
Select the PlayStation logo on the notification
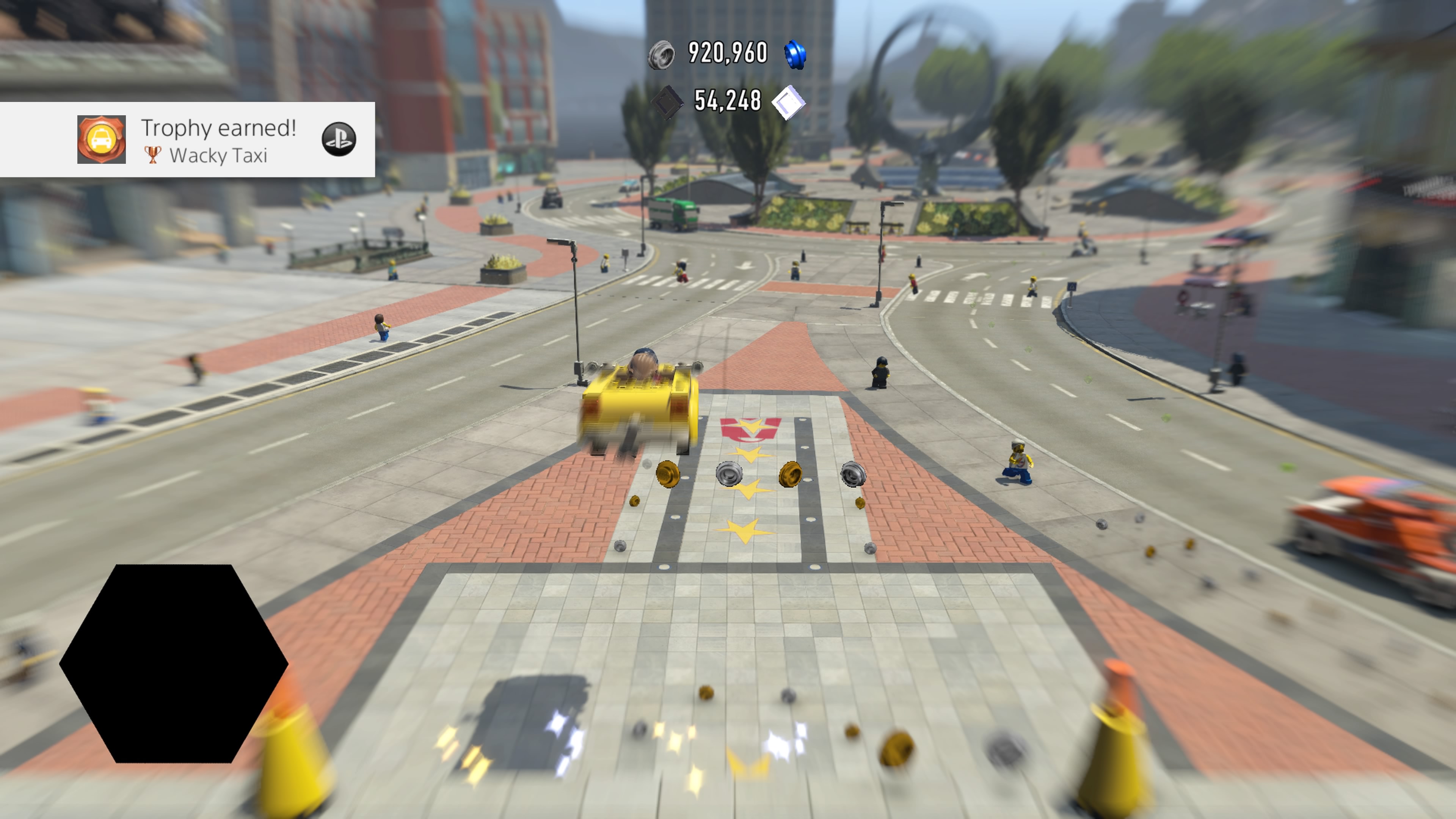(x=339, y=140)
